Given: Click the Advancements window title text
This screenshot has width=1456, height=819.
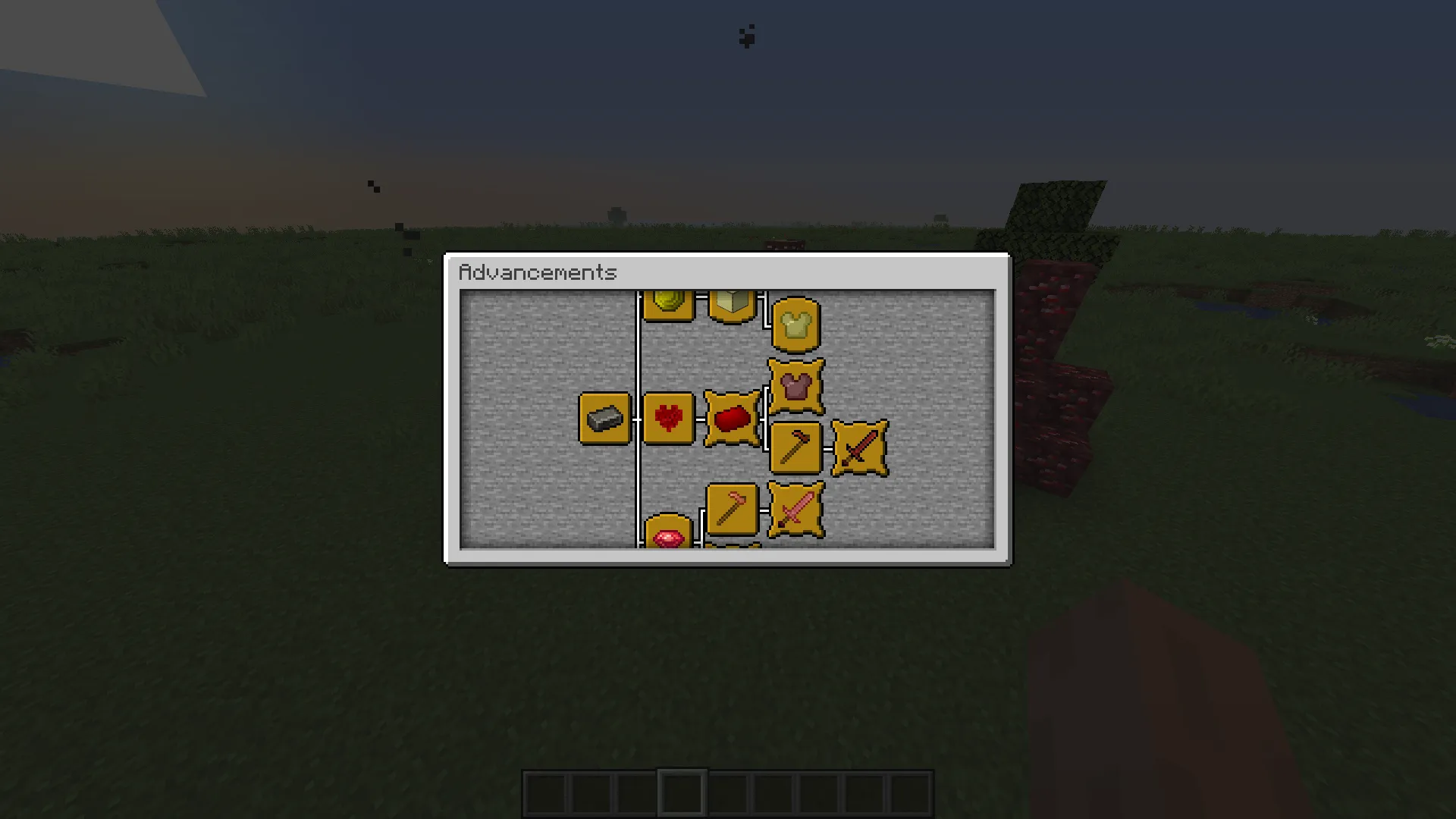Looking at the screenshot, I should (540, 273).
